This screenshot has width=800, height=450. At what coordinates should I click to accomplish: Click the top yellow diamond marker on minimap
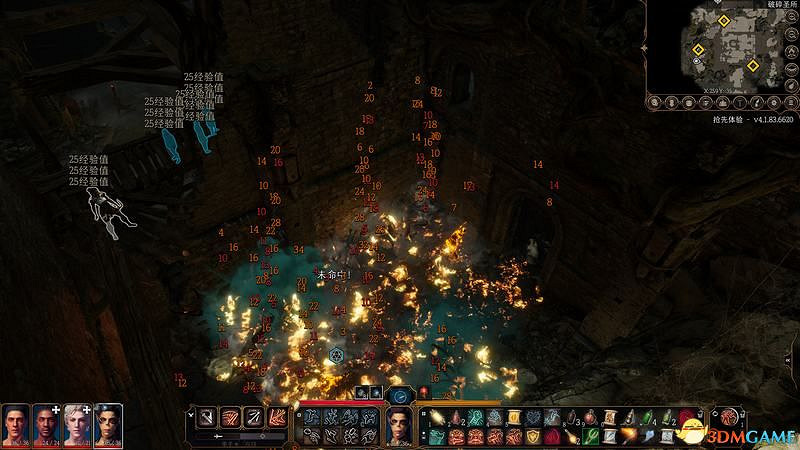coord(721,20)
